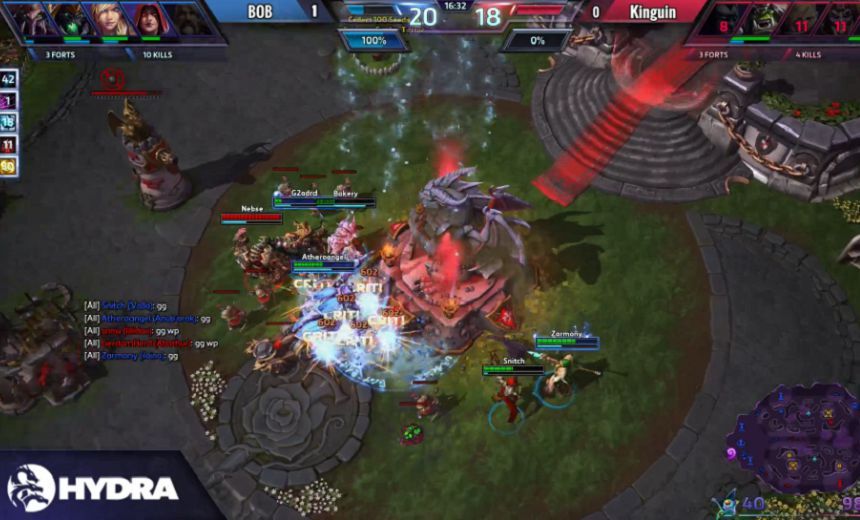This screenshot has width=860, height=520.
Task: Select the blonde-haired hero portrait
Action: (108, 20)
